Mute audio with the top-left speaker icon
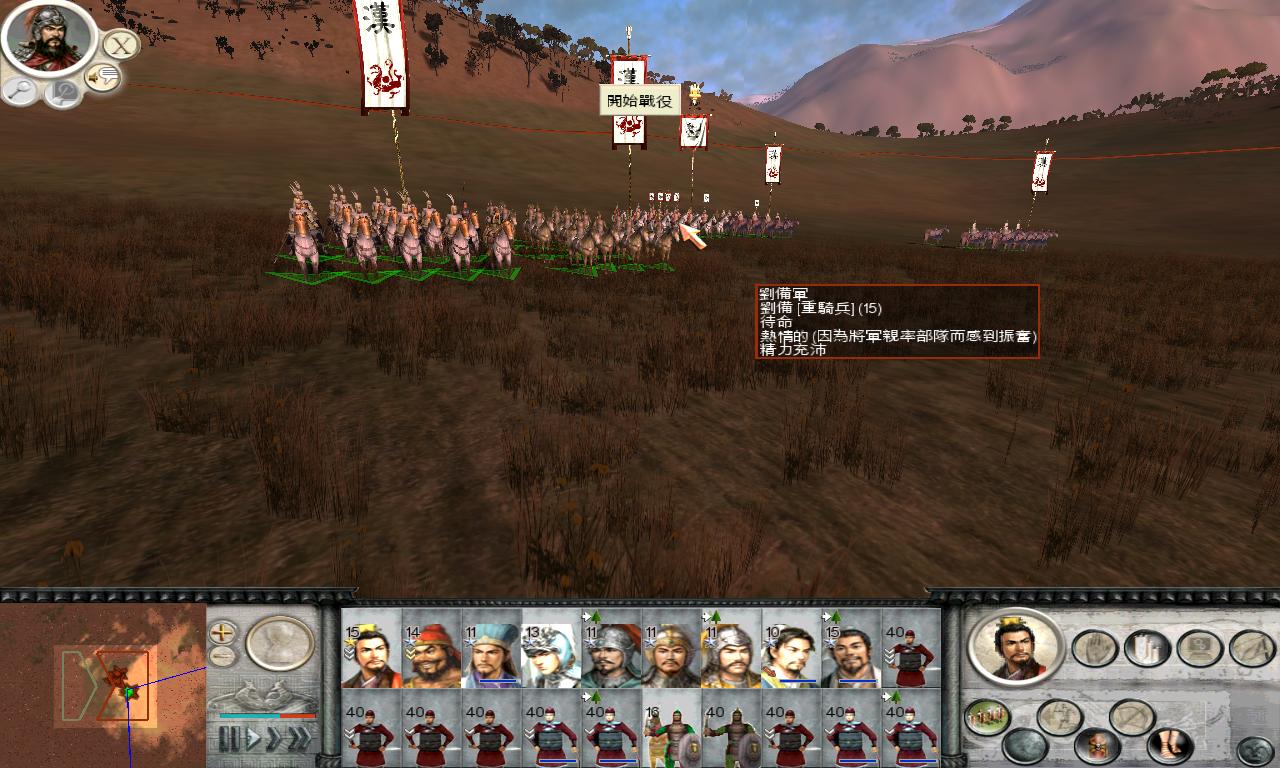Viewport: 1280px width, 768px height. (104, 77)
